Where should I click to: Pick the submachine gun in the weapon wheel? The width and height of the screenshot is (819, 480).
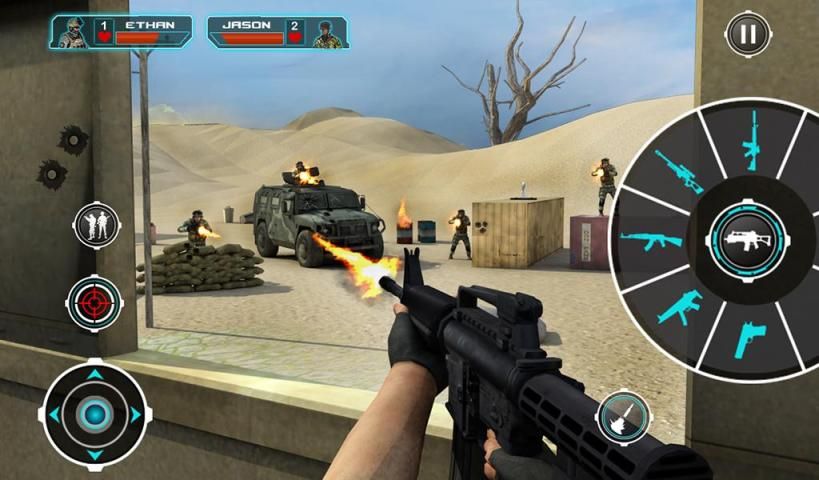pyautogui.click(x=680, y=306)
